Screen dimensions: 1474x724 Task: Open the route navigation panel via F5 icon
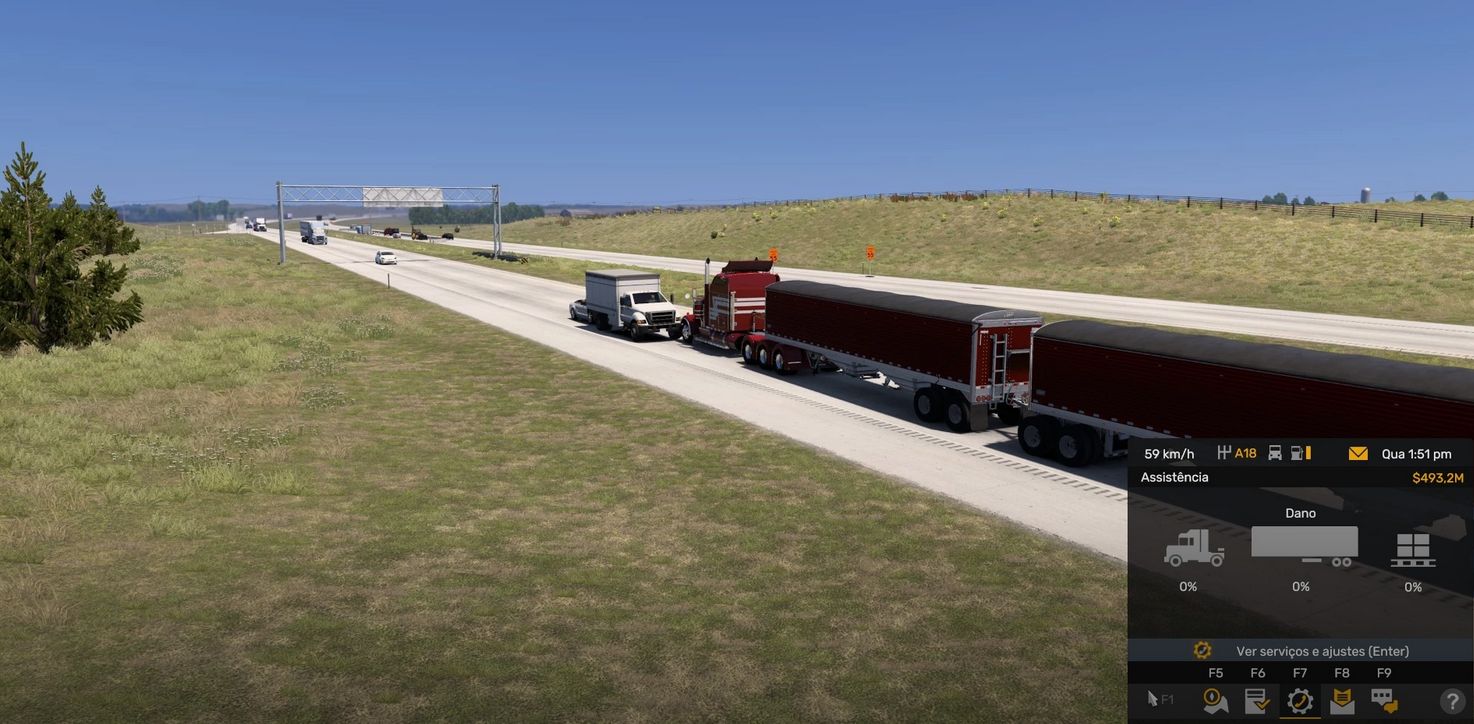pyautogui.click(x=1215, y=699)
